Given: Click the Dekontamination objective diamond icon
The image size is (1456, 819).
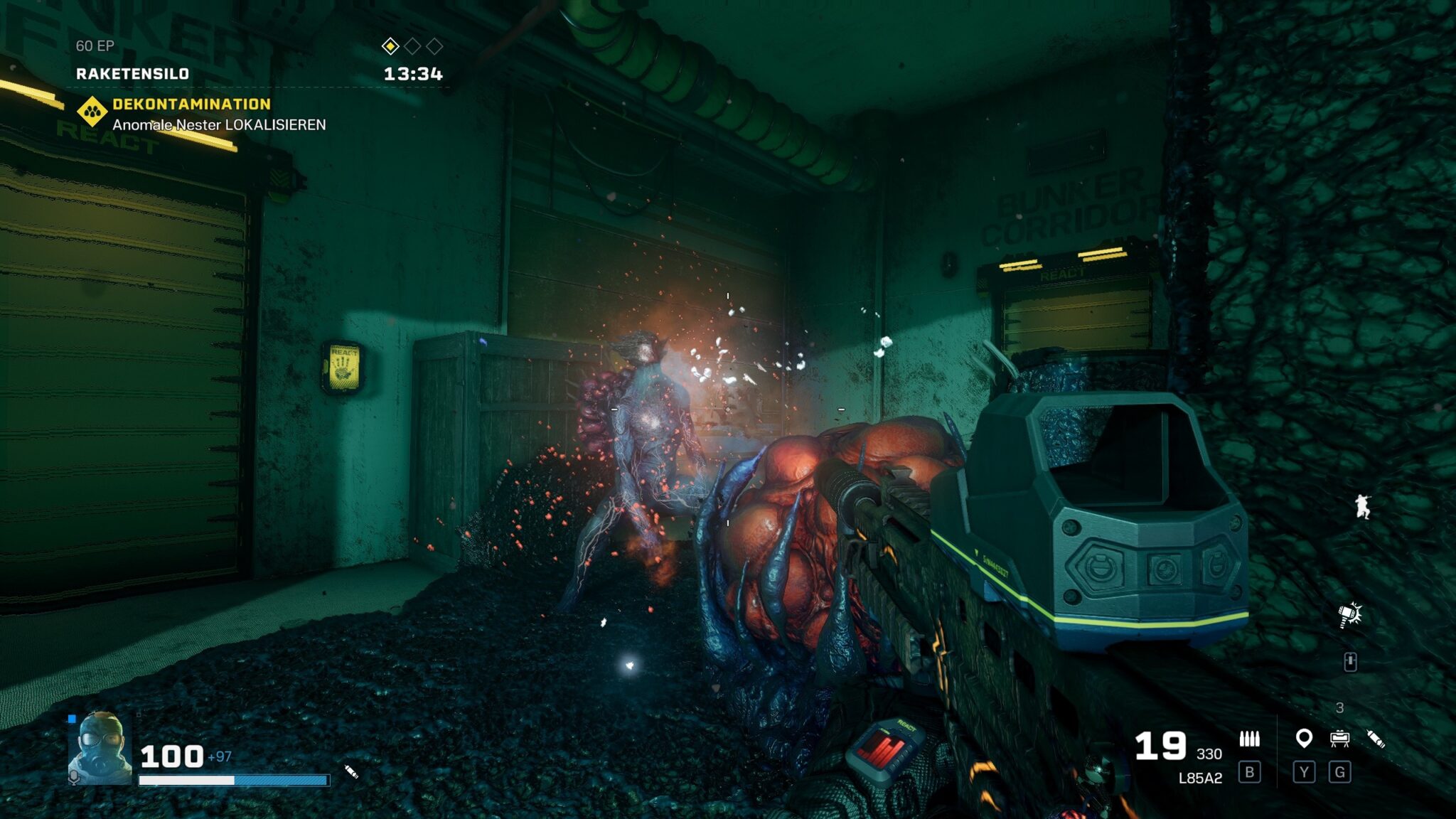Looking at the screenshot, I should pos(92,112).
